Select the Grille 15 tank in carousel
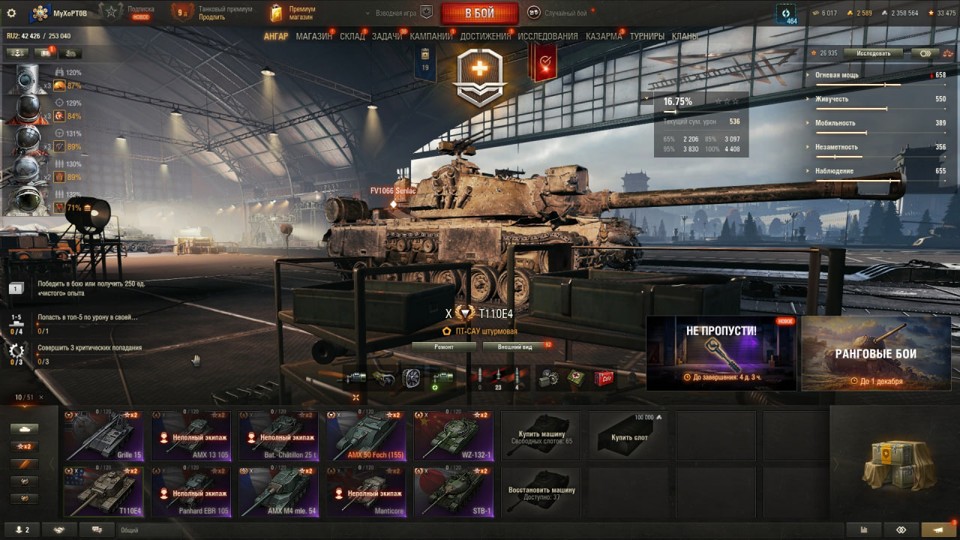The image size is (960, 540). 103,435
